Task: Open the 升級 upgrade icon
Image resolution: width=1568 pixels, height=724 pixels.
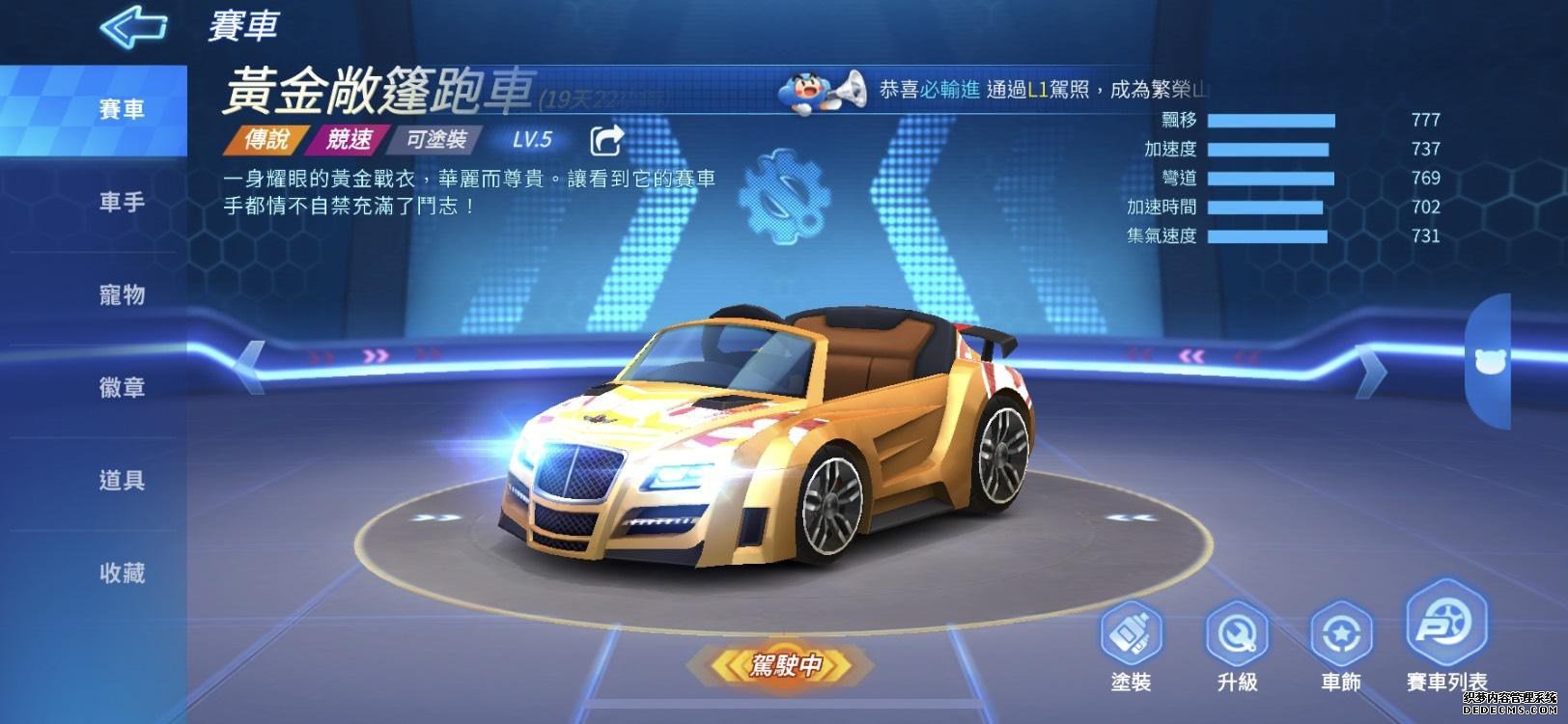Action: 1236,637
